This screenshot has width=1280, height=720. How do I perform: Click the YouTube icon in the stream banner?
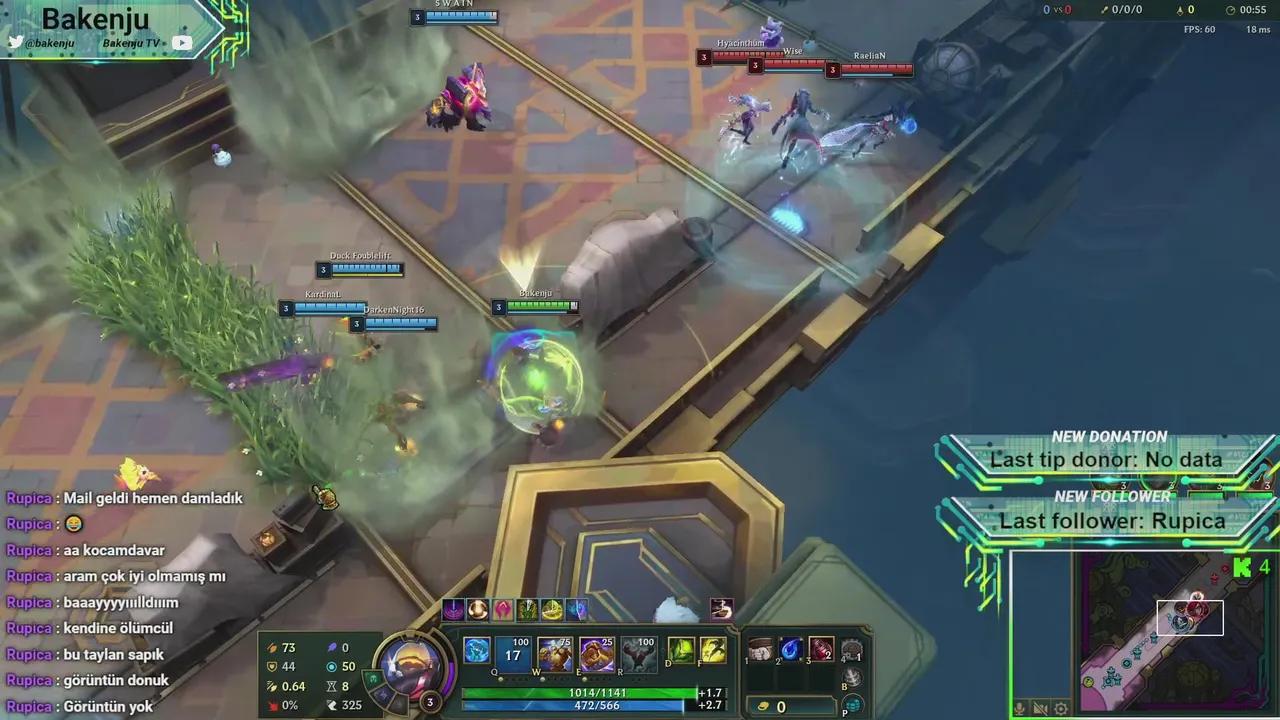coord(182,43)
